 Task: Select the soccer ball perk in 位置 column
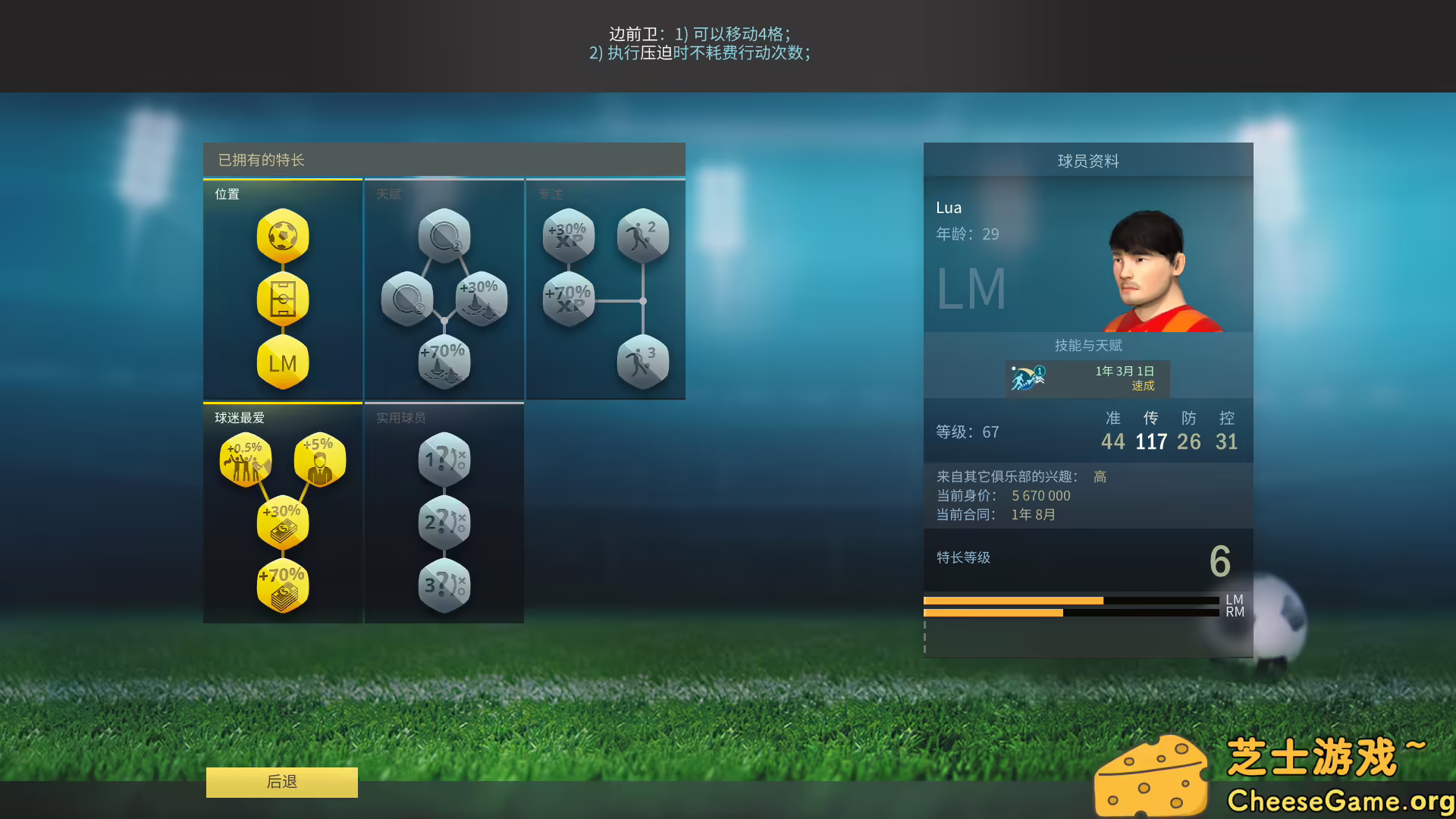[x=283, y=237]
